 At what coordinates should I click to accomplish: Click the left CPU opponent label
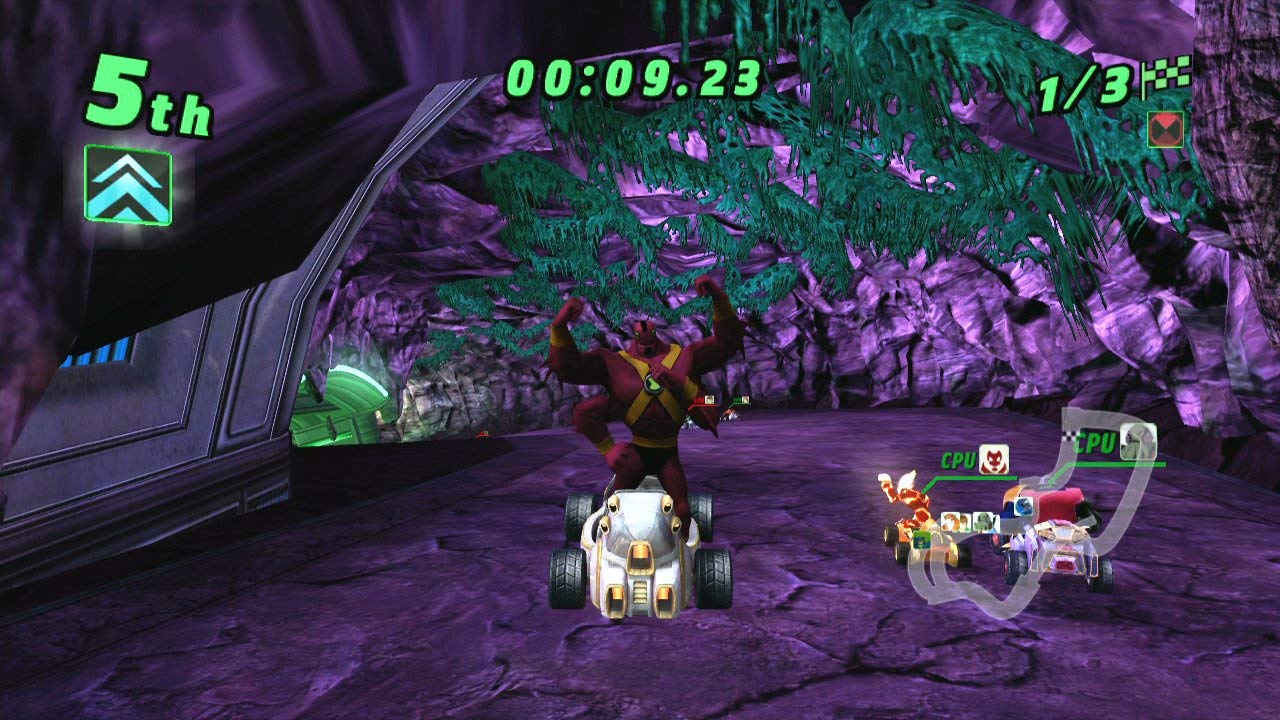959,458
